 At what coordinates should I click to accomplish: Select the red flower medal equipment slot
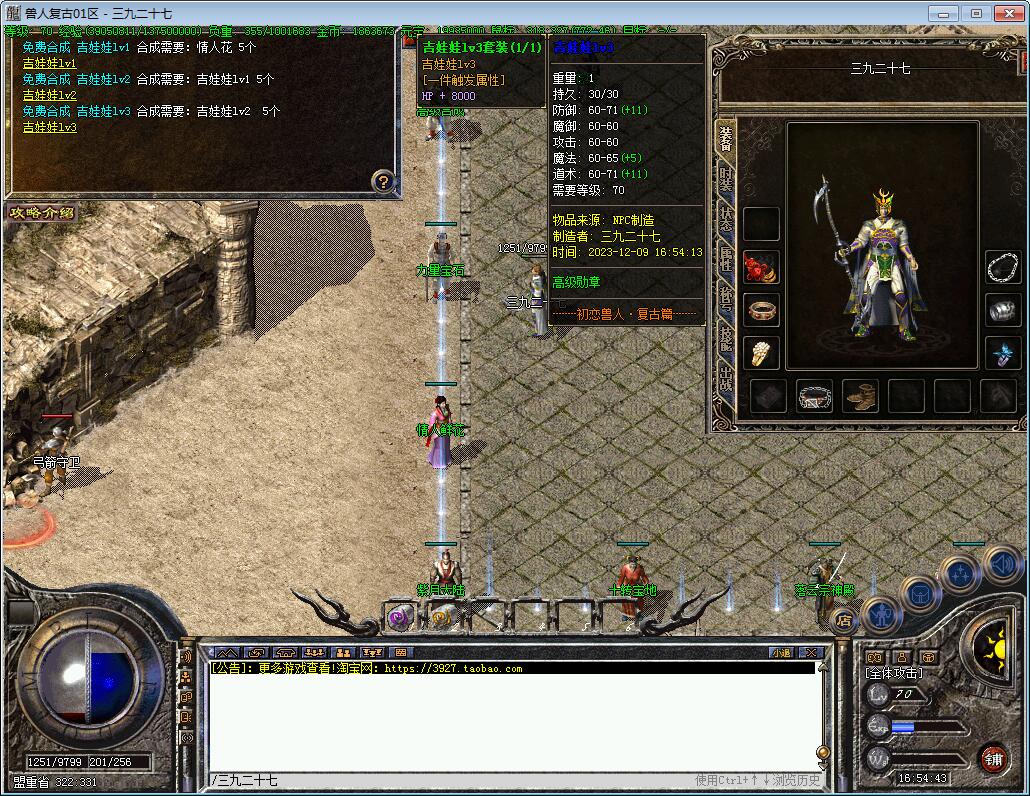[x=761, y=268]
